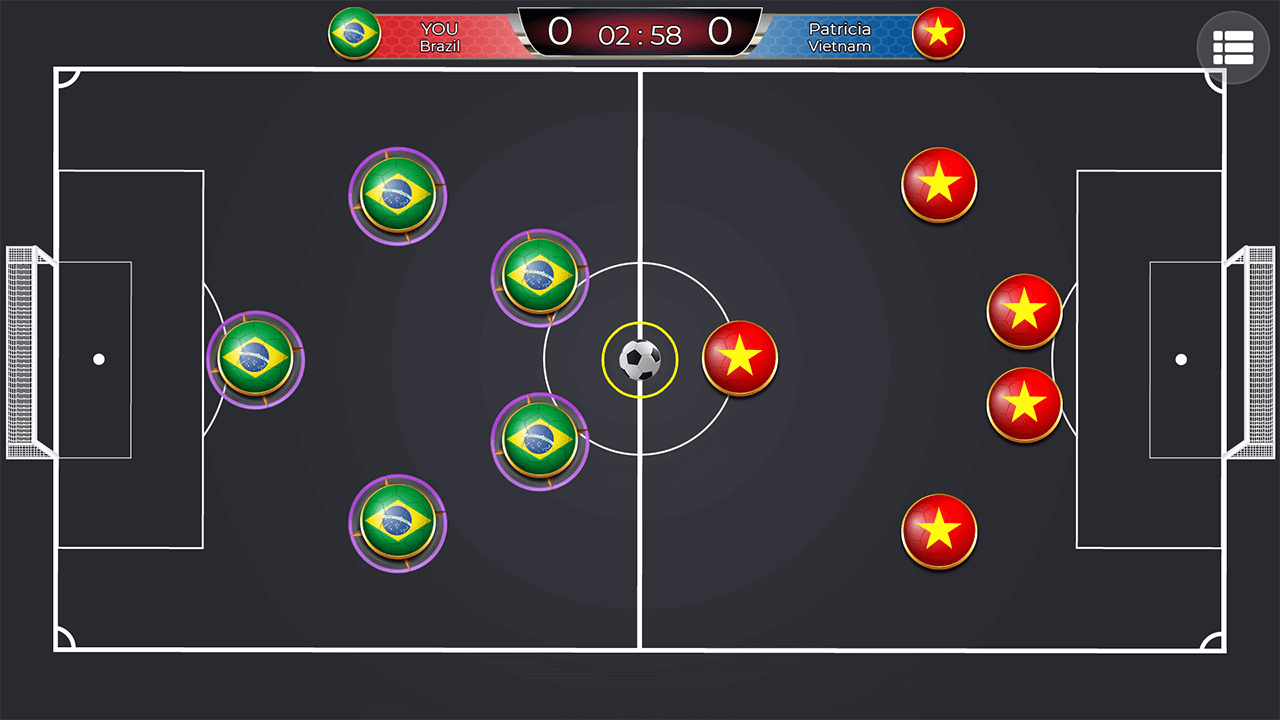1280x720 pixels.
Task: Select the Brazil piece above the center circle
Action: point(540,279)
